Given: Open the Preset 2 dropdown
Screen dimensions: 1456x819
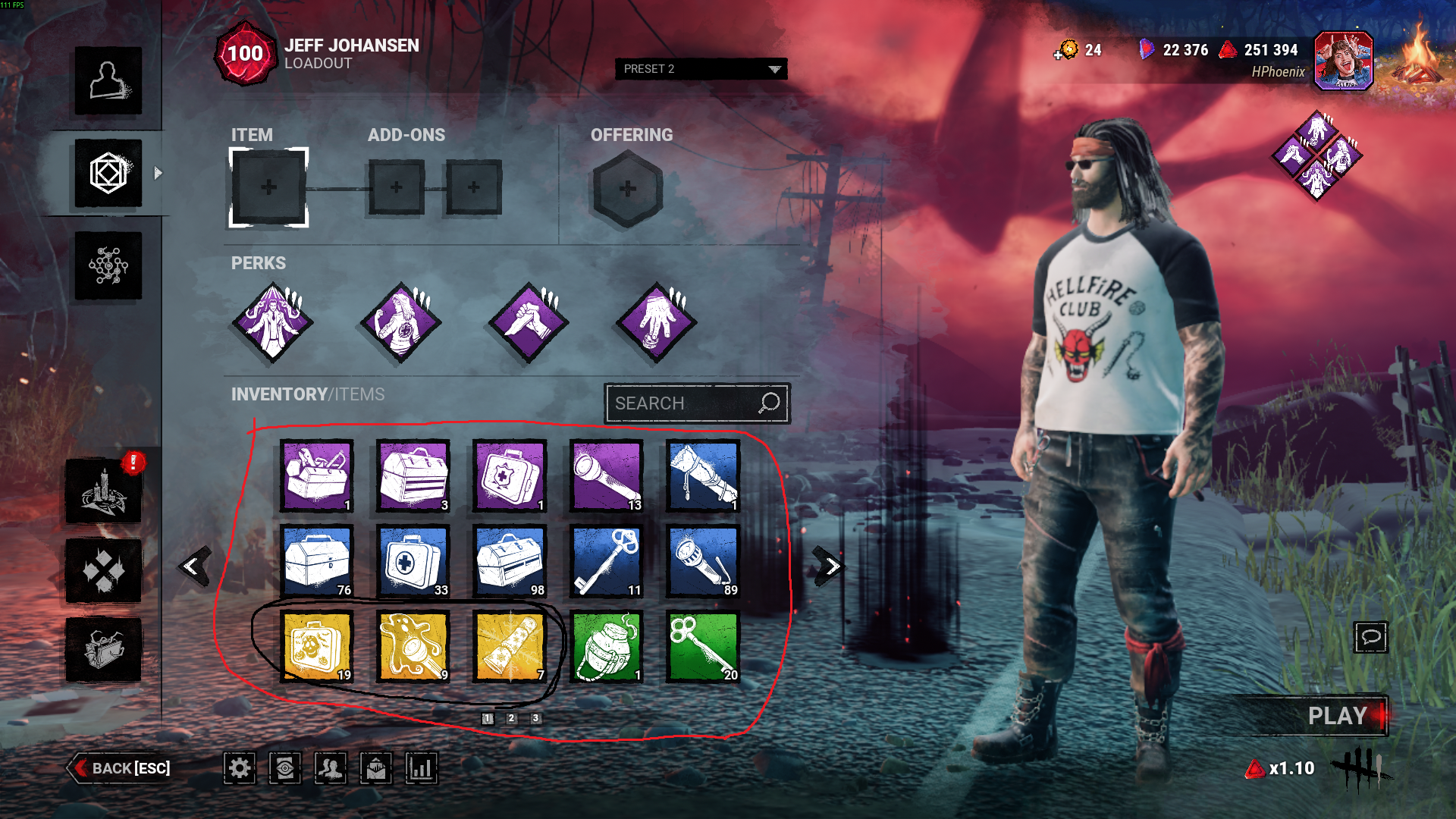Looking at the screenshot, I should pyautogui.click(x=701, y=69).
